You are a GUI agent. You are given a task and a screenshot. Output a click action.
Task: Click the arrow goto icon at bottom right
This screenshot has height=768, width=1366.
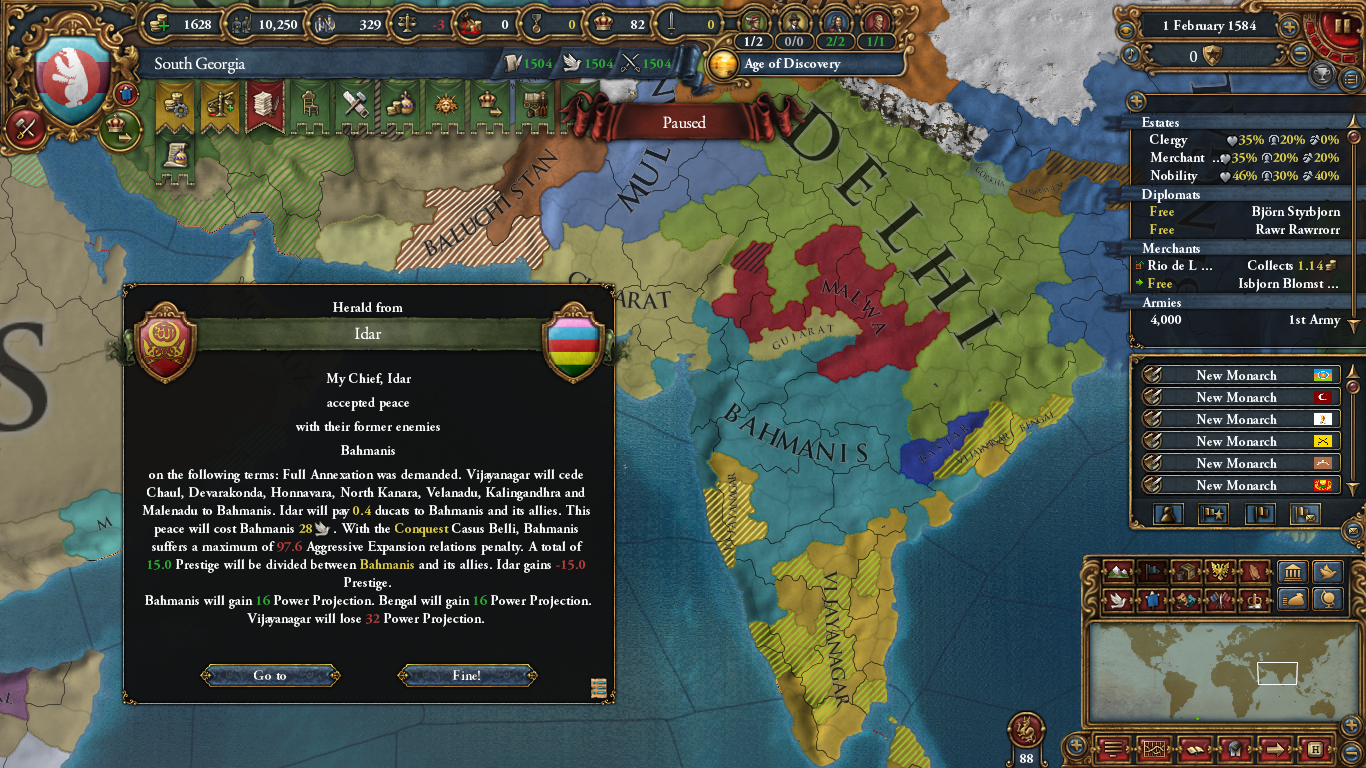coord(1275,749)
